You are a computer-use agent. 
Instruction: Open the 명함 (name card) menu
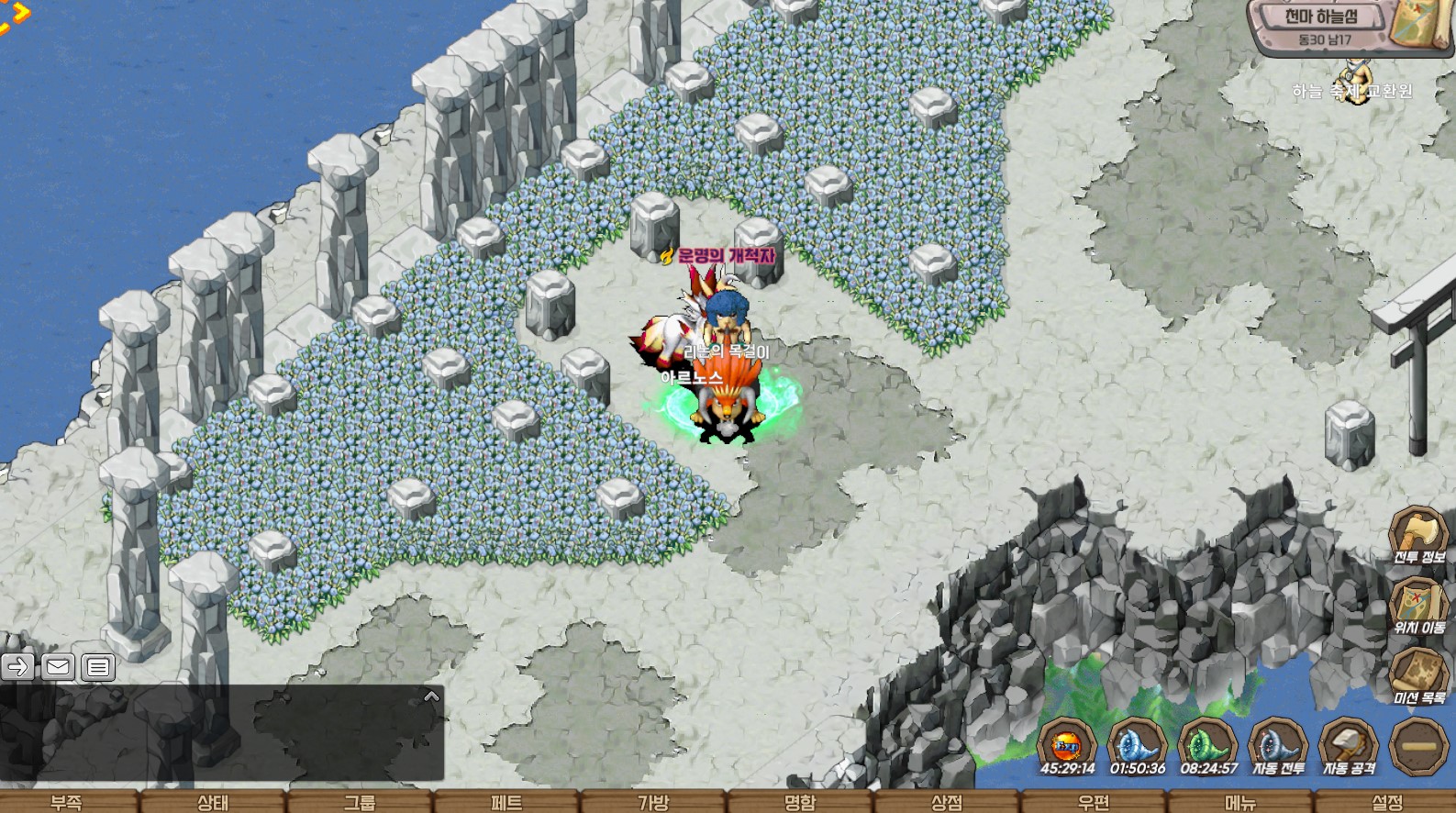click(x=800, y=802)
